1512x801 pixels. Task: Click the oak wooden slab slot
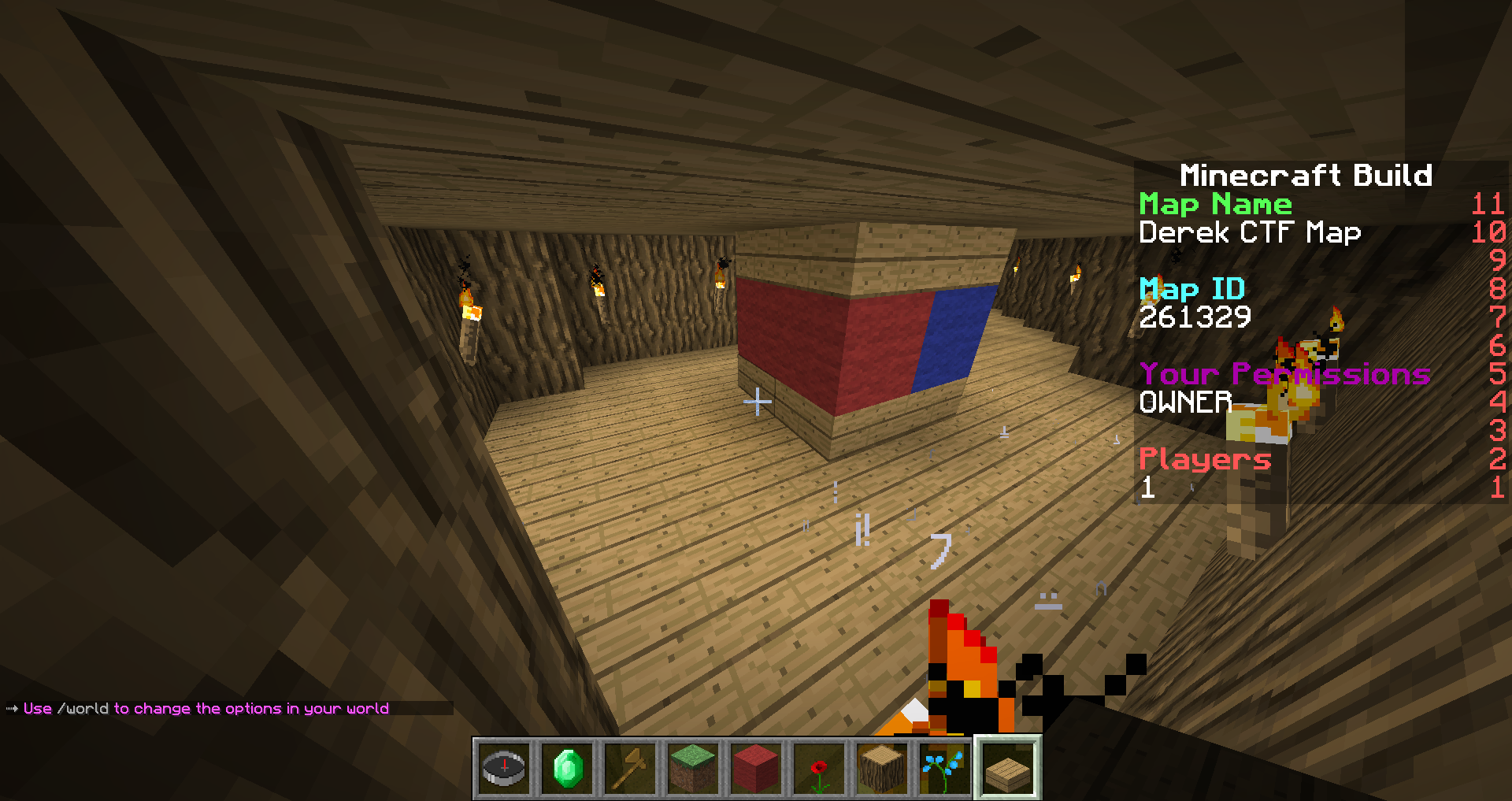click(1008, 768)
